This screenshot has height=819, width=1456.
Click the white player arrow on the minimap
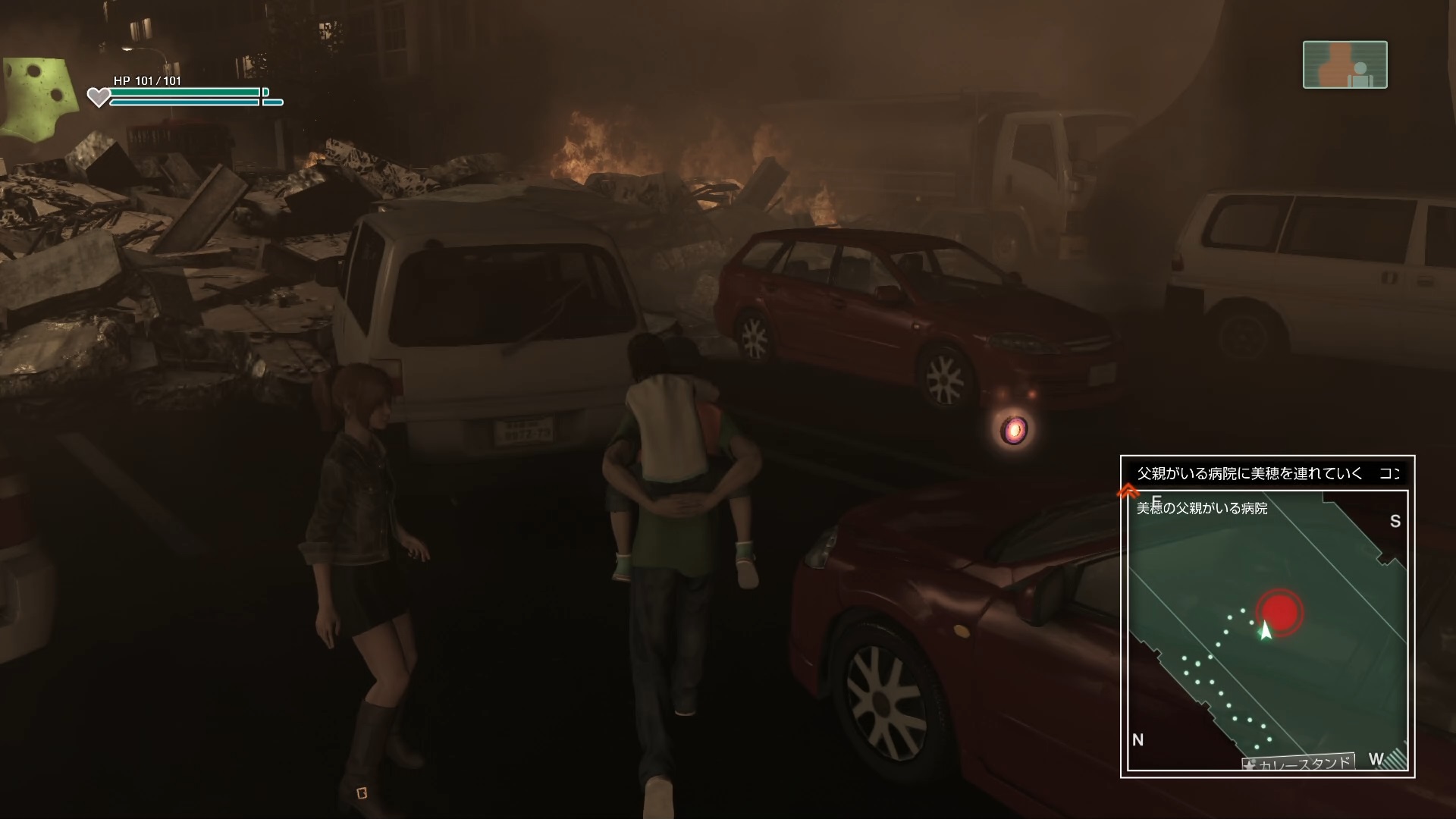coord(1264,631)
